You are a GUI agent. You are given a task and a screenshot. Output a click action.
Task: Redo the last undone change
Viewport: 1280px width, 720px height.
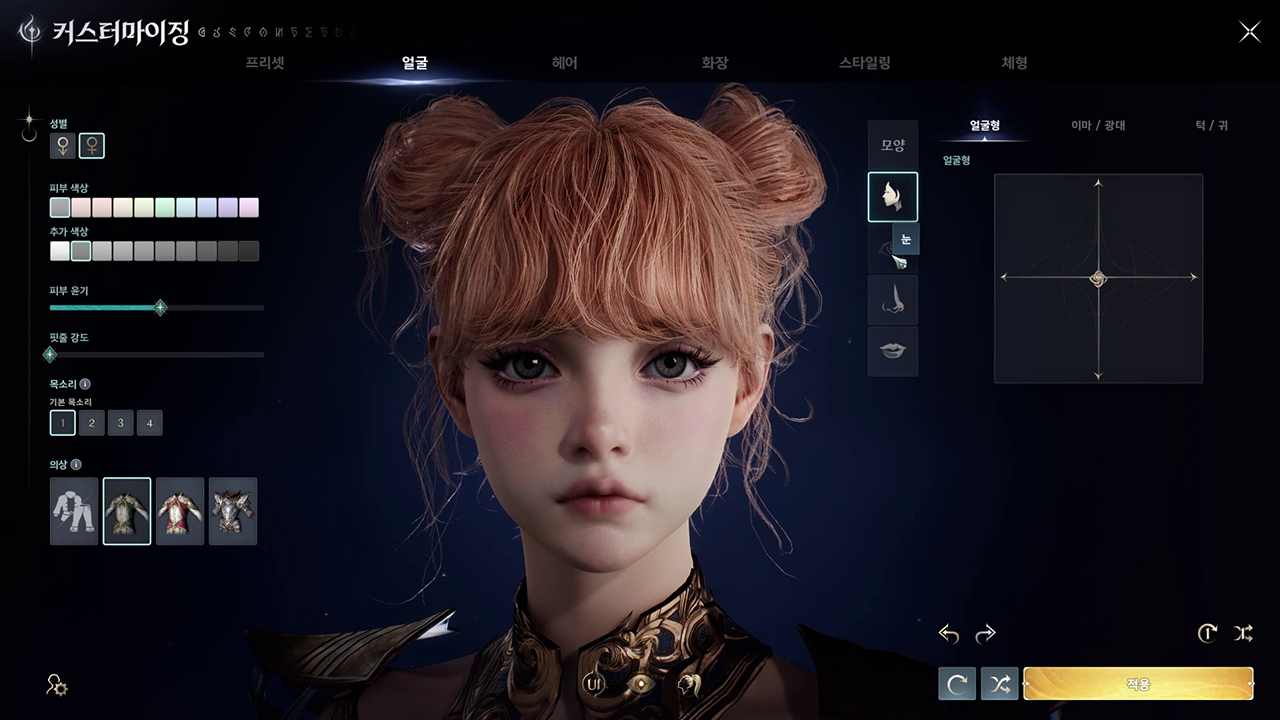coord(986,633)
